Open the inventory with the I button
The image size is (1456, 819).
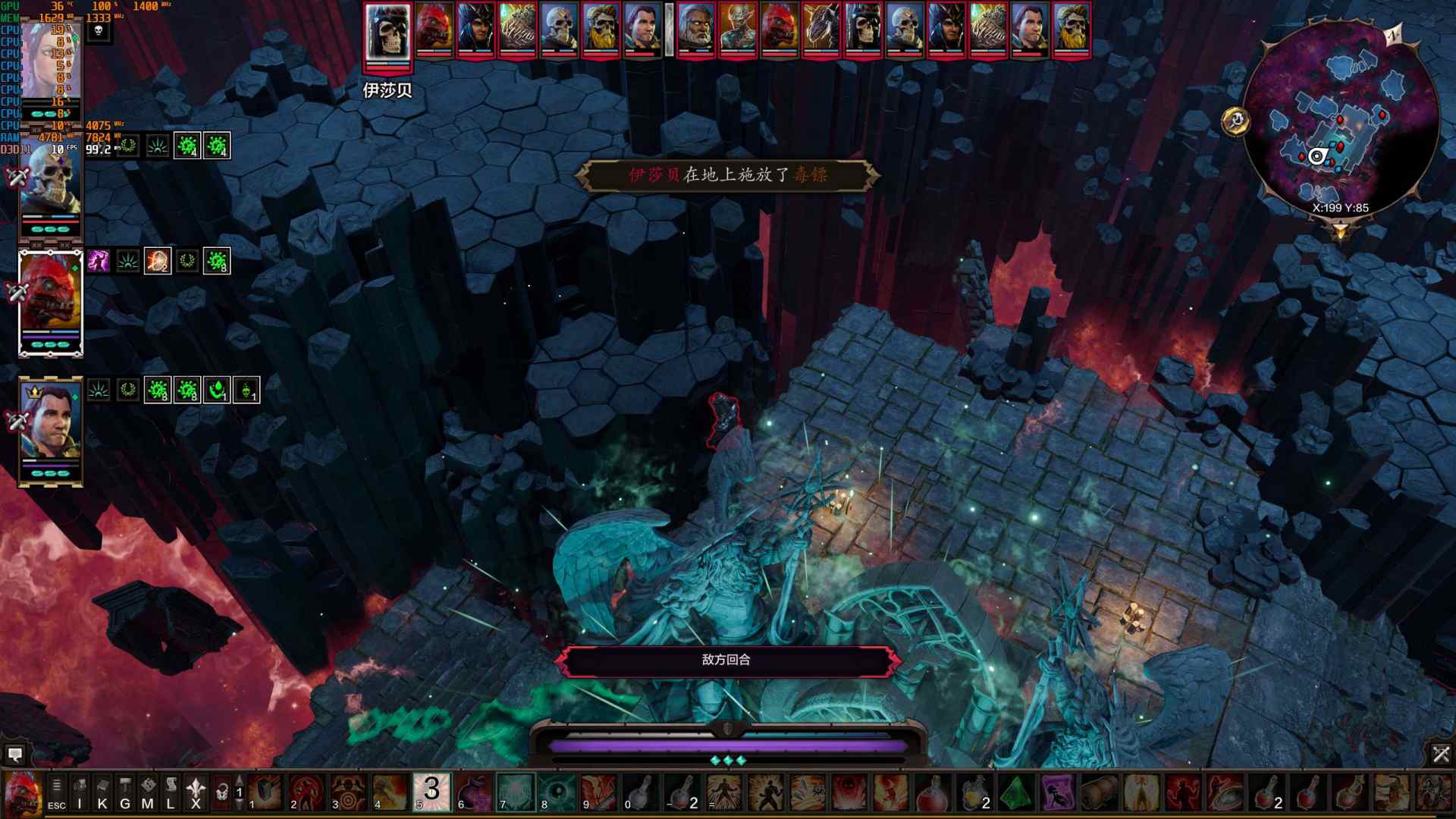tap(80, 792)
